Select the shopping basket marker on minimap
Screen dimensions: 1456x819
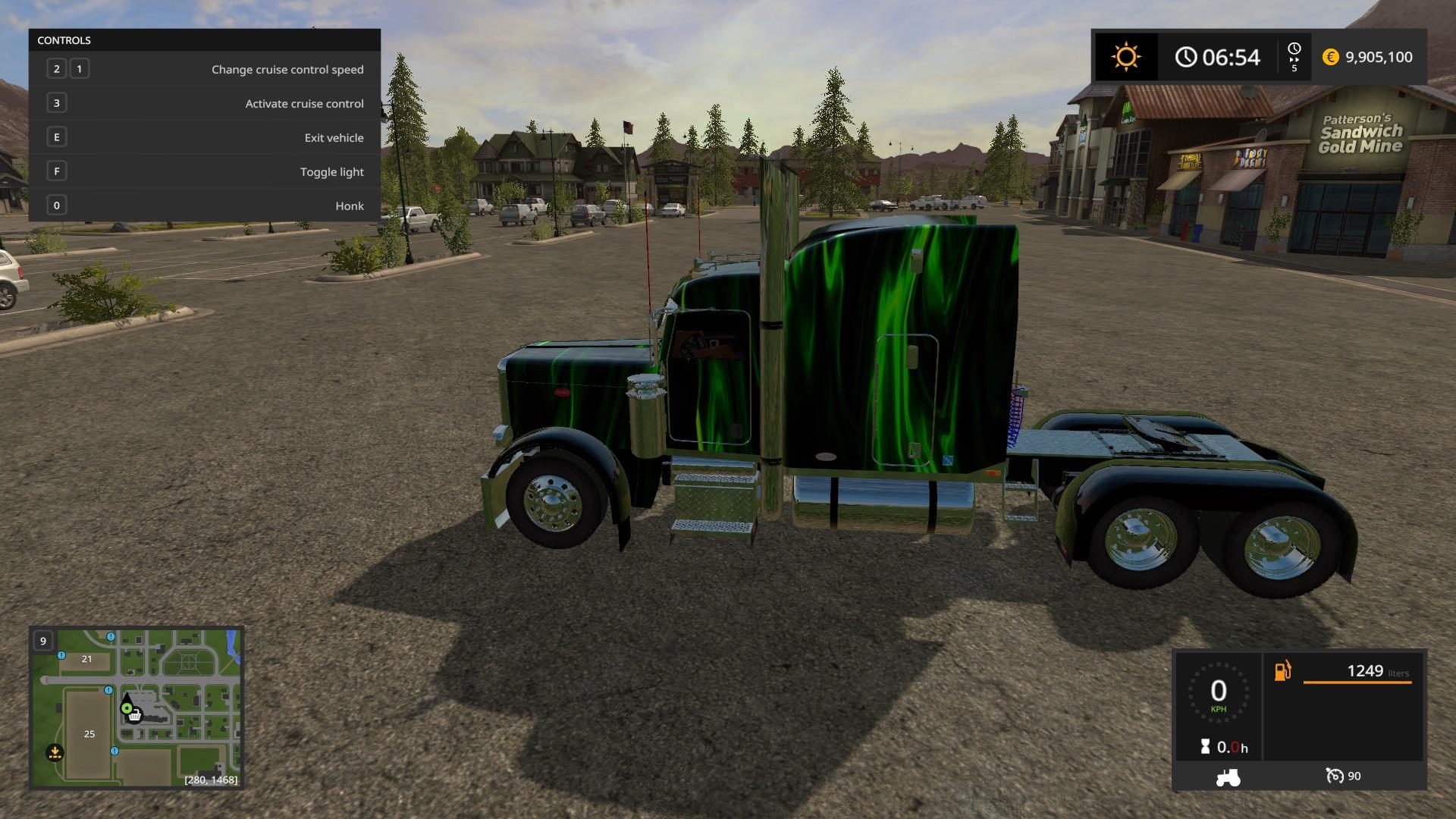coord(135,715)
